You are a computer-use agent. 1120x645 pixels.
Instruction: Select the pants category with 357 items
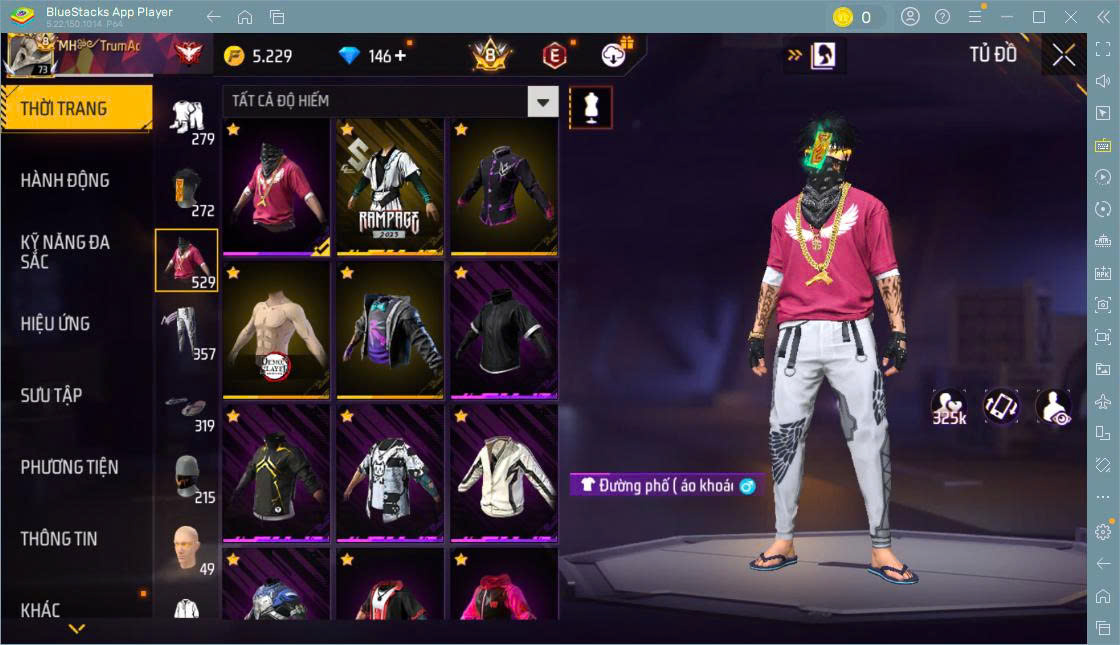186,332
